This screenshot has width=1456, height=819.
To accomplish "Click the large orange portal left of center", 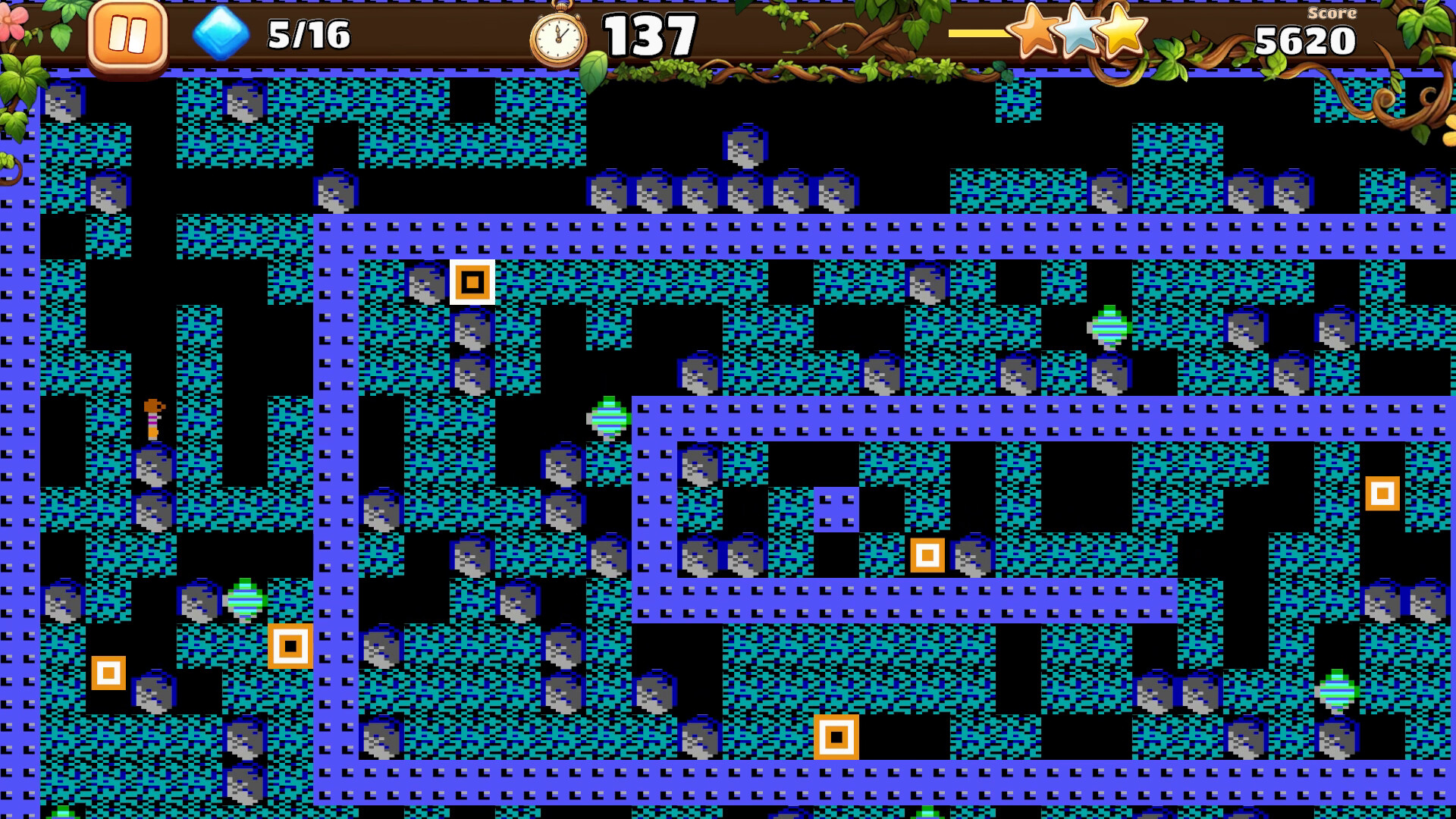I will click(x=290, y=646).
